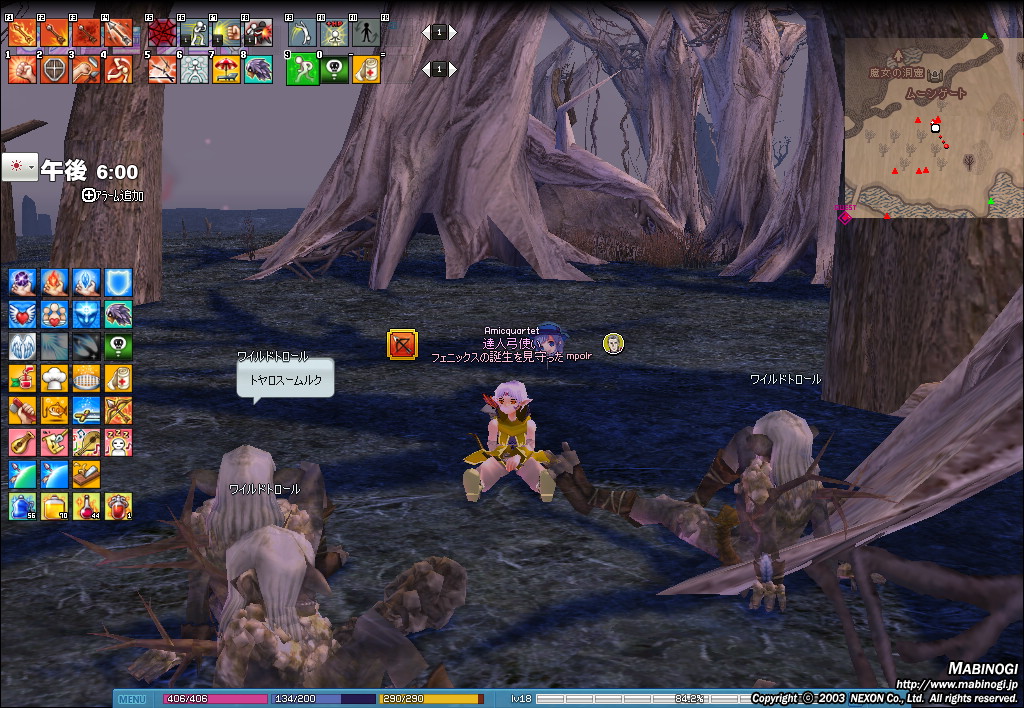Use the bandage first aid hotbar slot

(366, 69)
